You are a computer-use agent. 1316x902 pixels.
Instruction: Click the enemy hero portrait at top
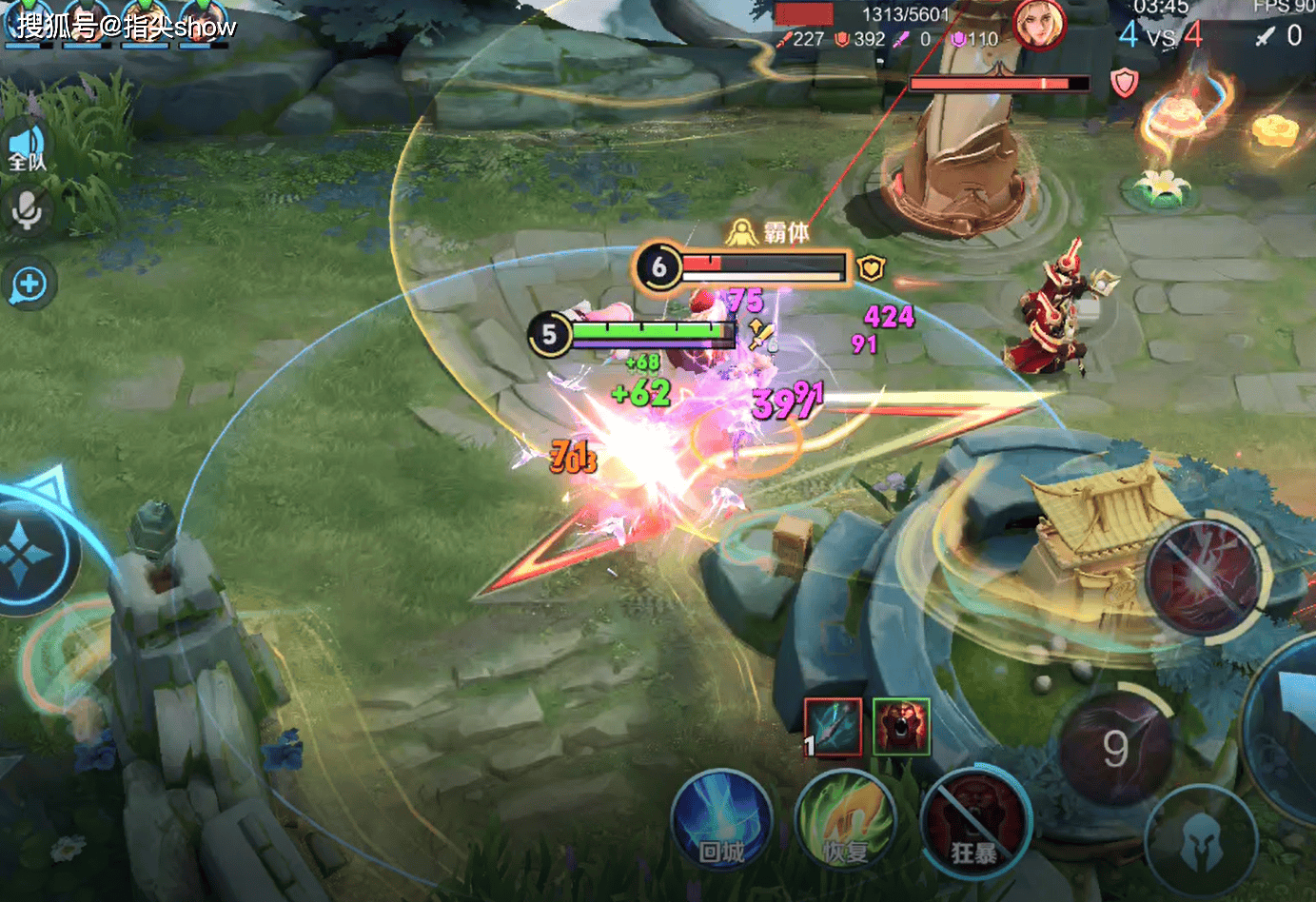1036,24
